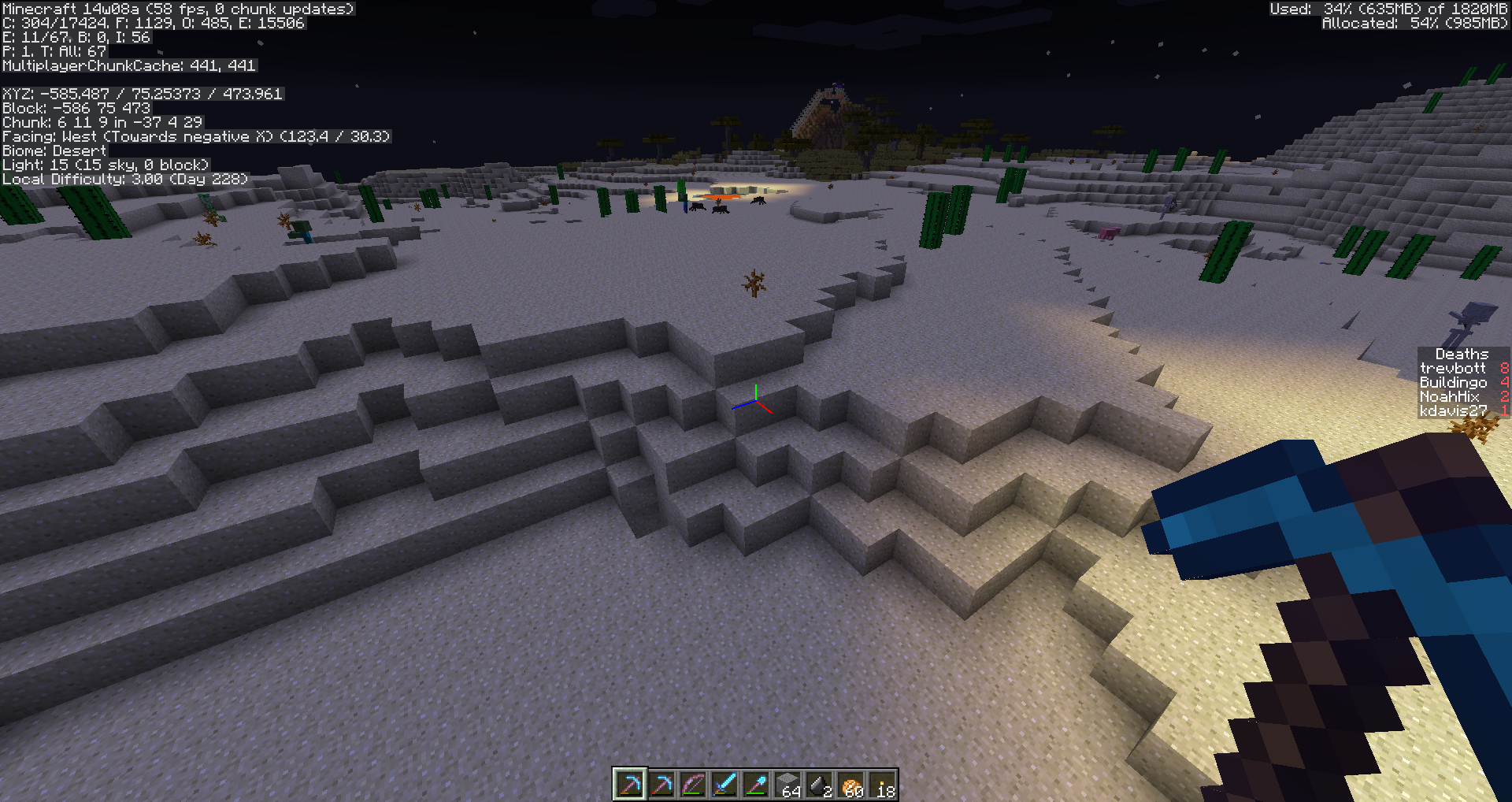Select the enchanted bow in the hotbar
The image size is (1512, 802).
click(693, 785)
